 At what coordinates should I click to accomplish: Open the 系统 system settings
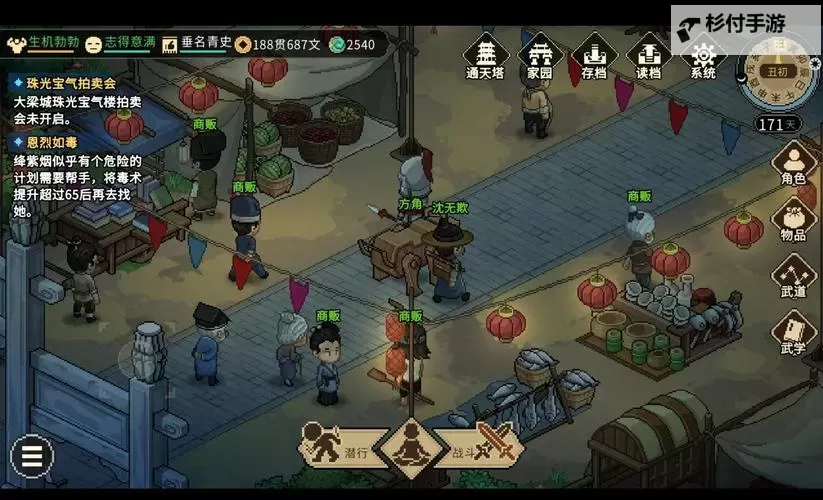tap(703, 56)
